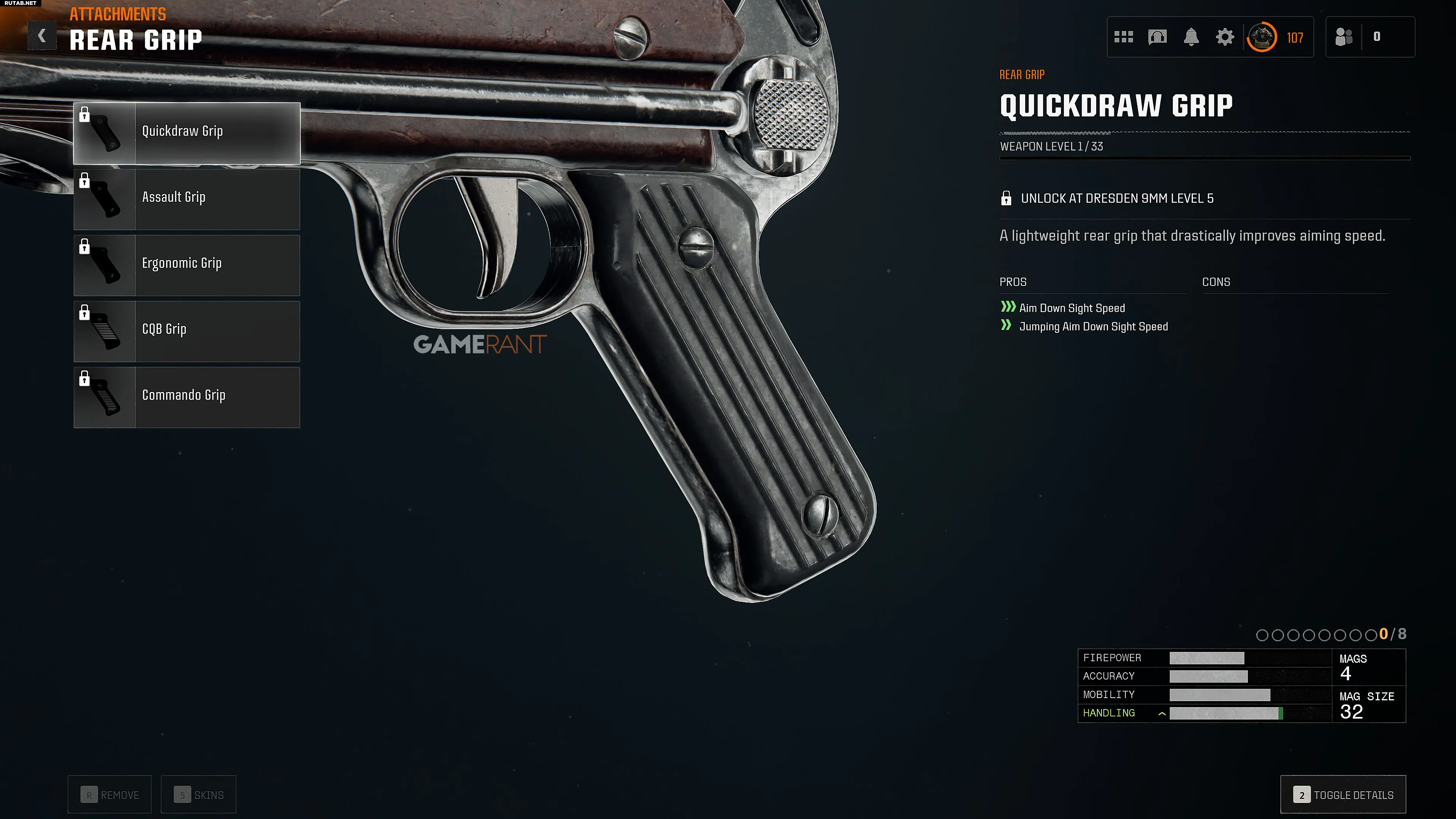Viewport: 1456px width, 819px height.
Task: Open the headset voice chat icon
Action: coord(1157,37)
